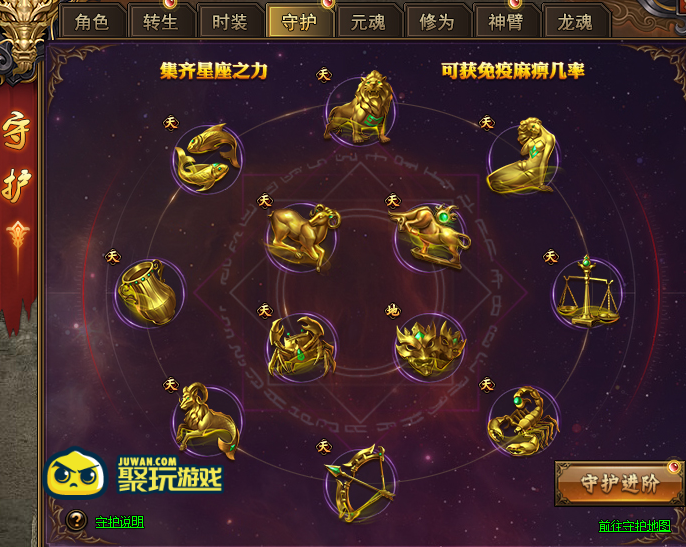
Task: Choose the golden scales Libra guardian
Action: 587,293
